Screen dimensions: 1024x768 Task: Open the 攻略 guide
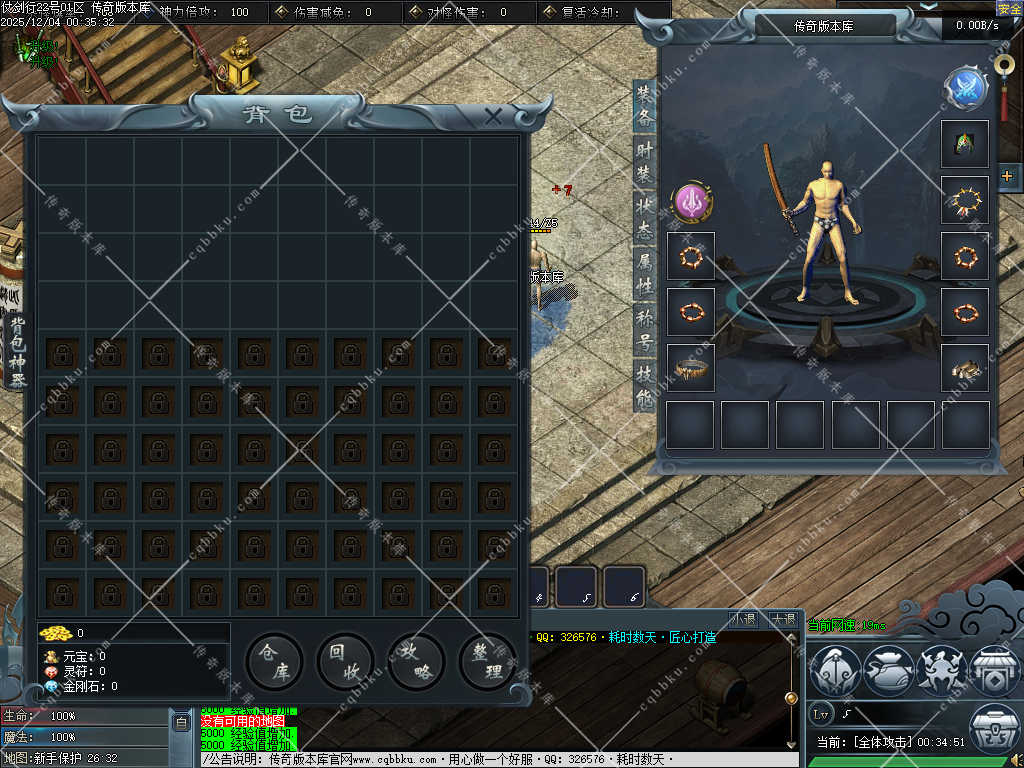coord(416,662)
